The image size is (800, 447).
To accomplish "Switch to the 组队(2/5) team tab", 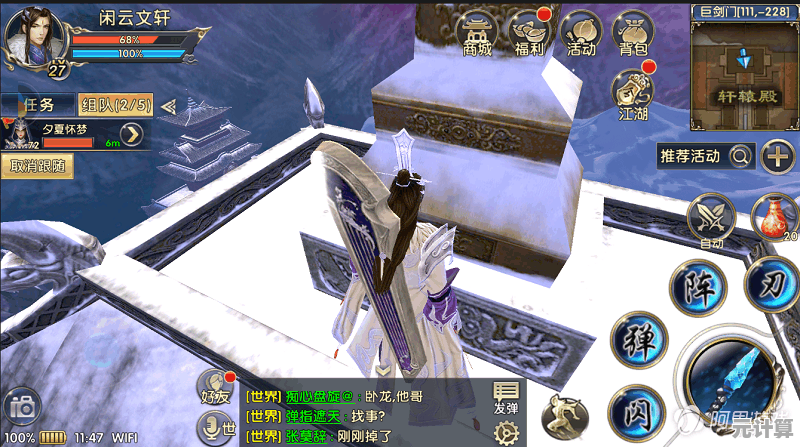I will pyautogui.click(x=115, y=104).
